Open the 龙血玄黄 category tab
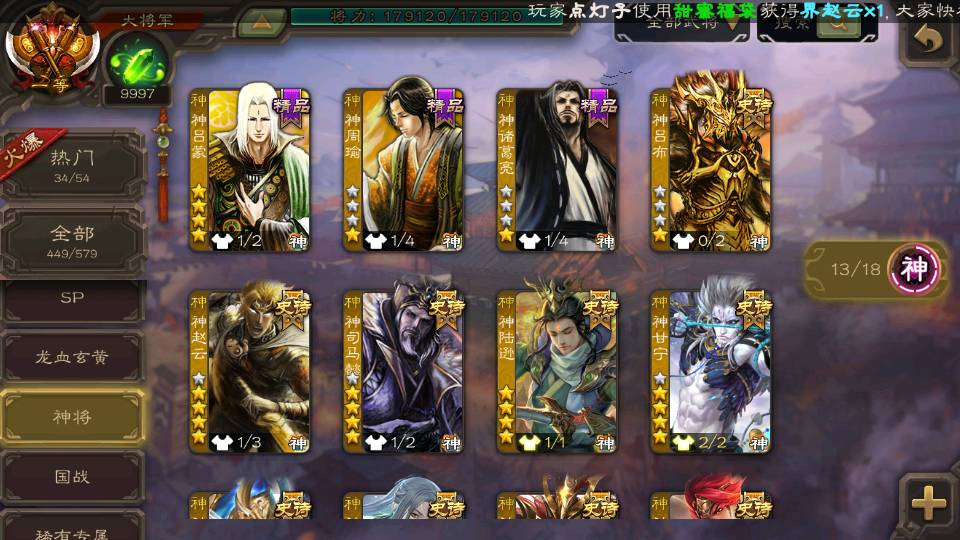 [x=72, y=357]
